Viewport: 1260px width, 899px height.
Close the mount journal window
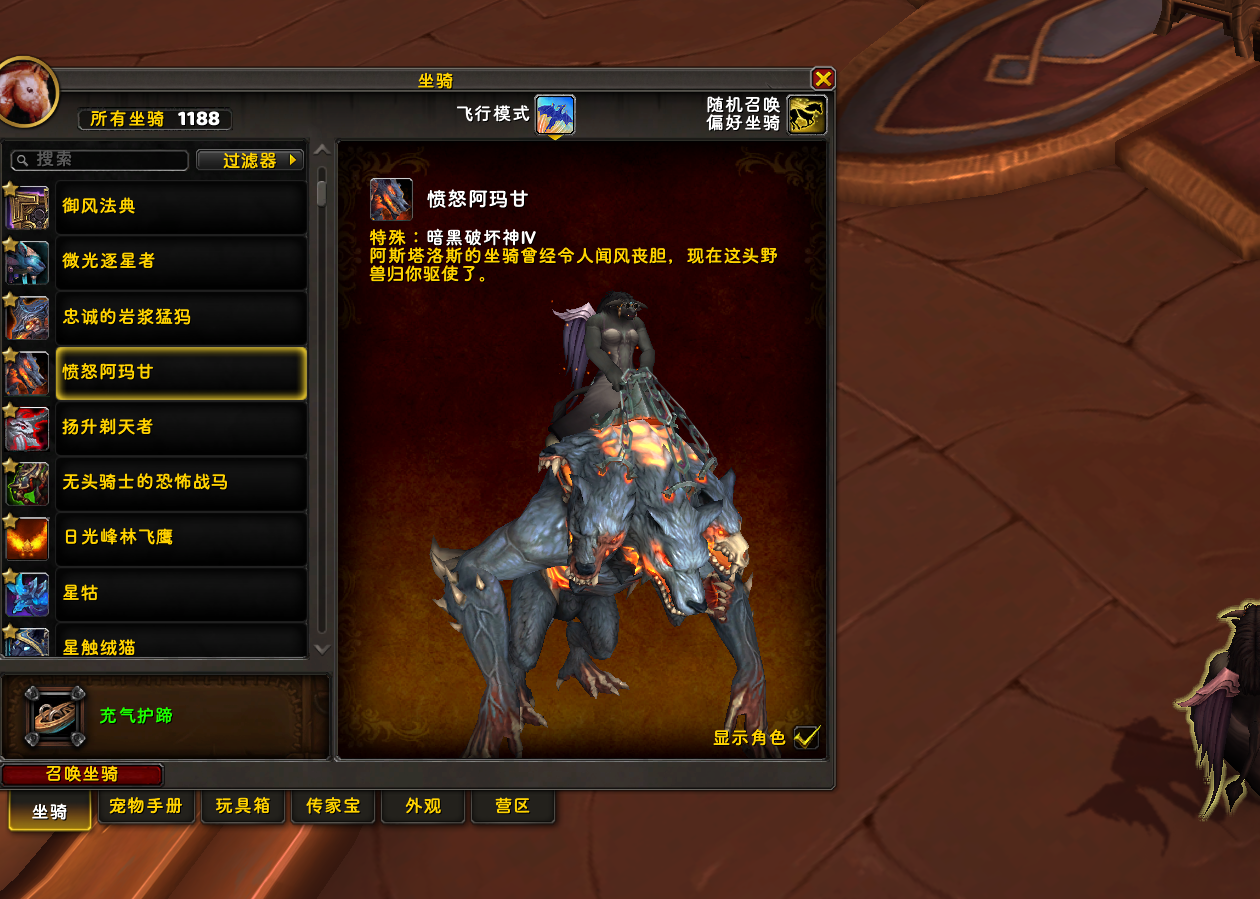point(822,79)
